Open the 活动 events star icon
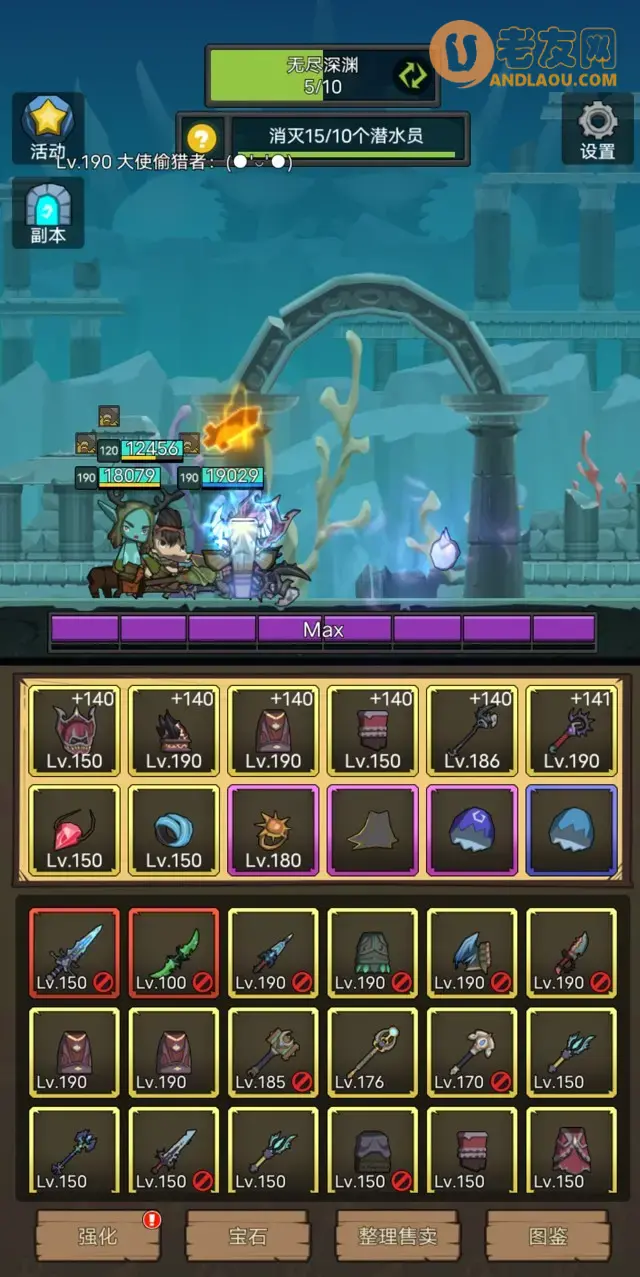The height and width of the screenshot is (1277, 640). (47, 127)
